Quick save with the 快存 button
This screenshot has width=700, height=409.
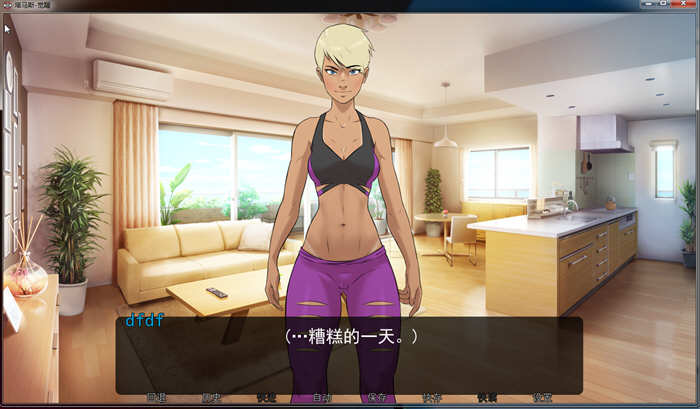[431, 398]
